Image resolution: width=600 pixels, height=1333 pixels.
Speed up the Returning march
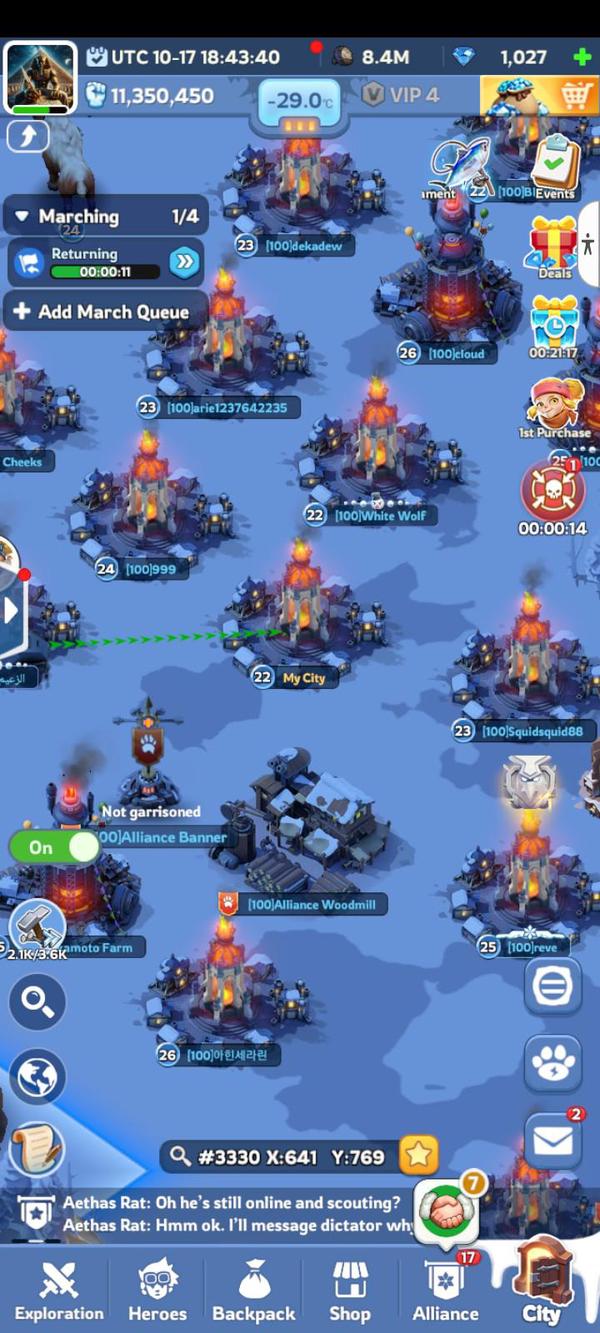click(184, 262)
